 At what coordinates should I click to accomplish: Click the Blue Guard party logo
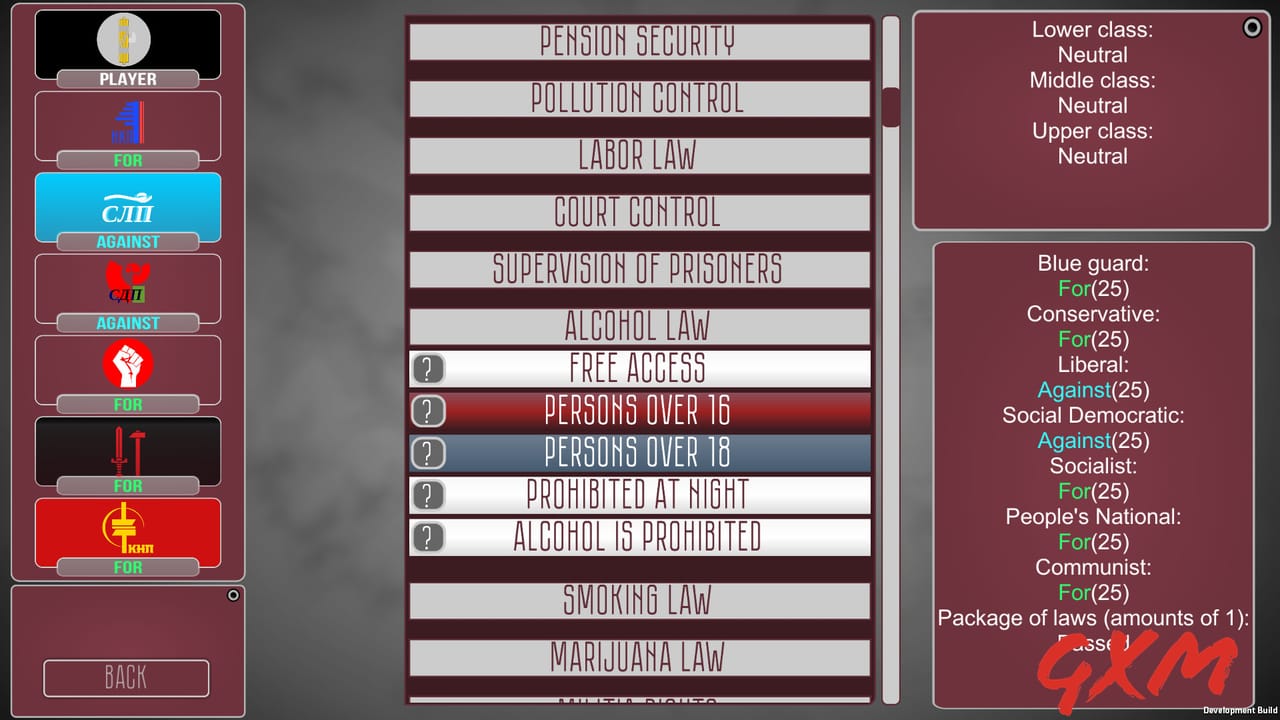127,122
